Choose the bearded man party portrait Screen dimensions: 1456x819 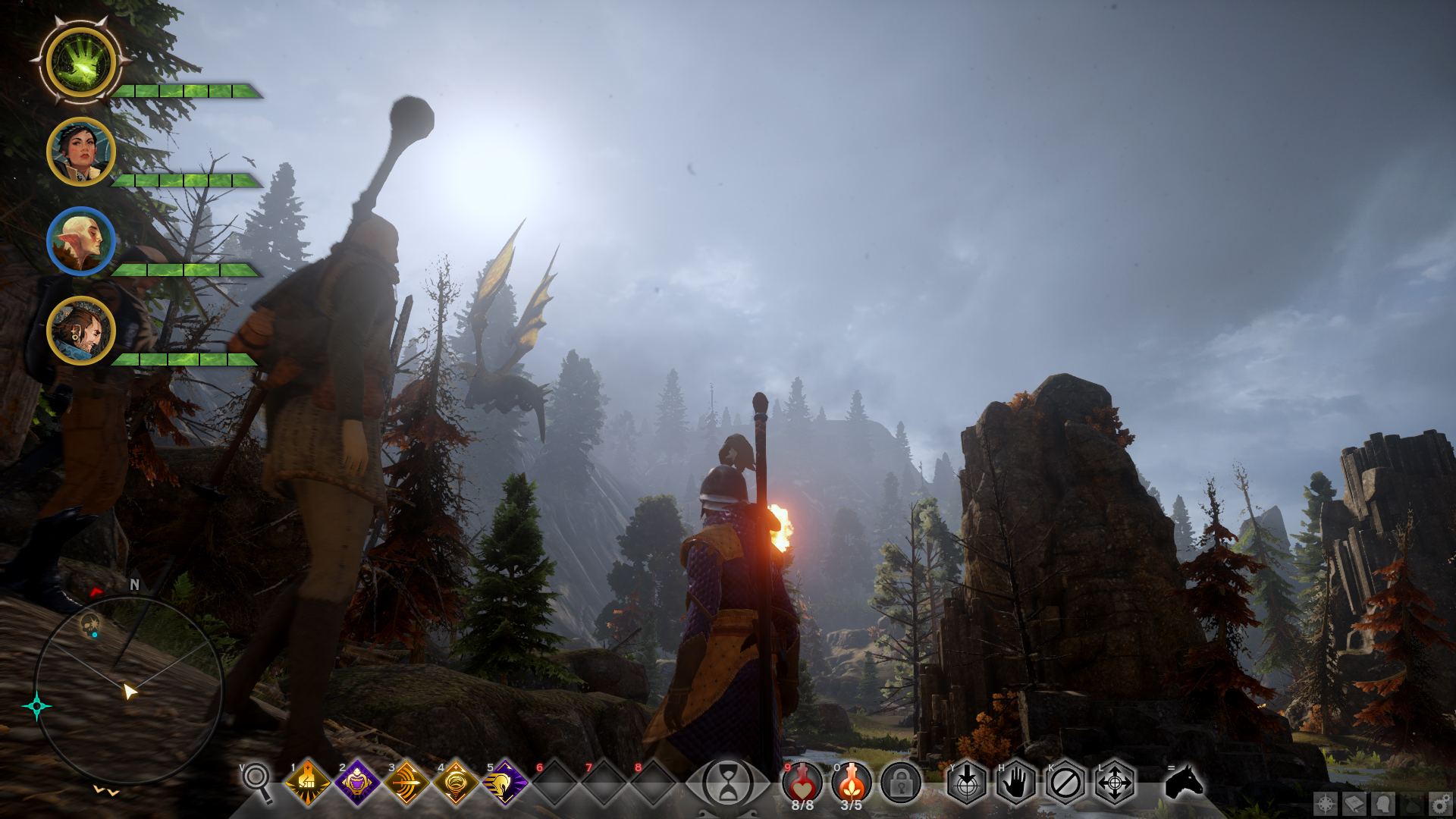click(80, 331)
